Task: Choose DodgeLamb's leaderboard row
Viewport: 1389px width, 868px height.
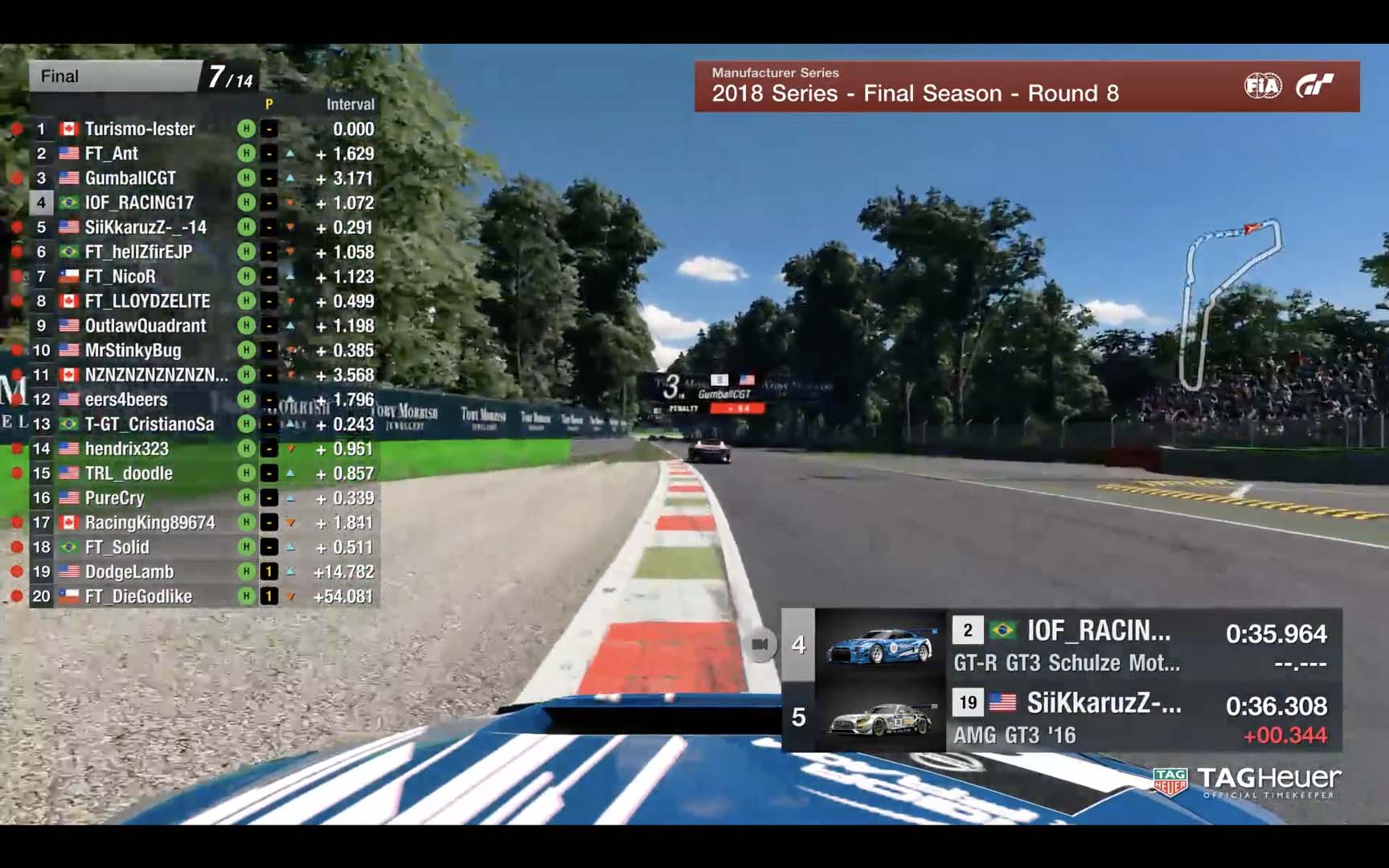Action: pos(129,571)
